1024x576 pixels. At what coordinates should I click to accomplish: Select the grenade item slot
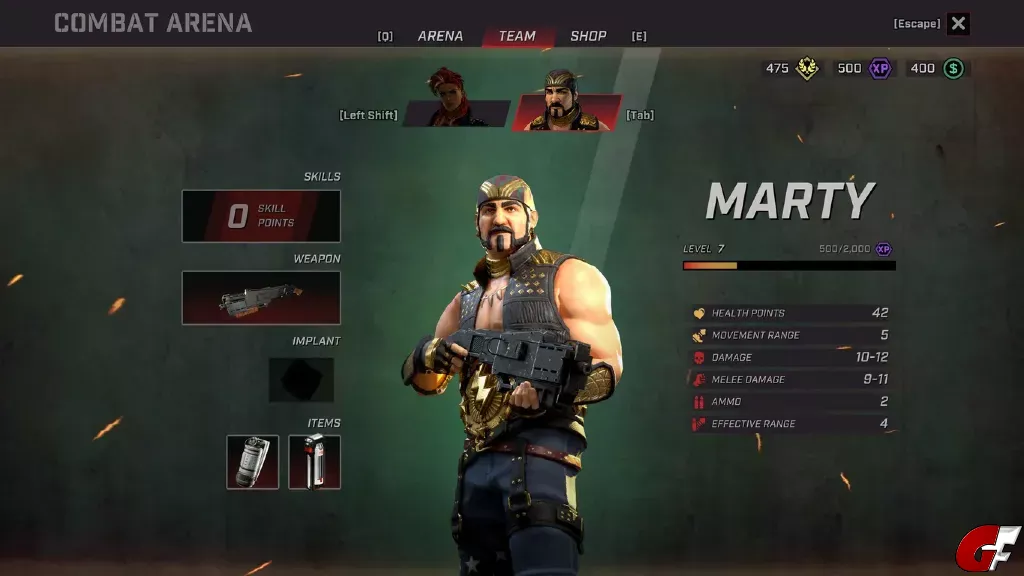(x=253, y=462)
